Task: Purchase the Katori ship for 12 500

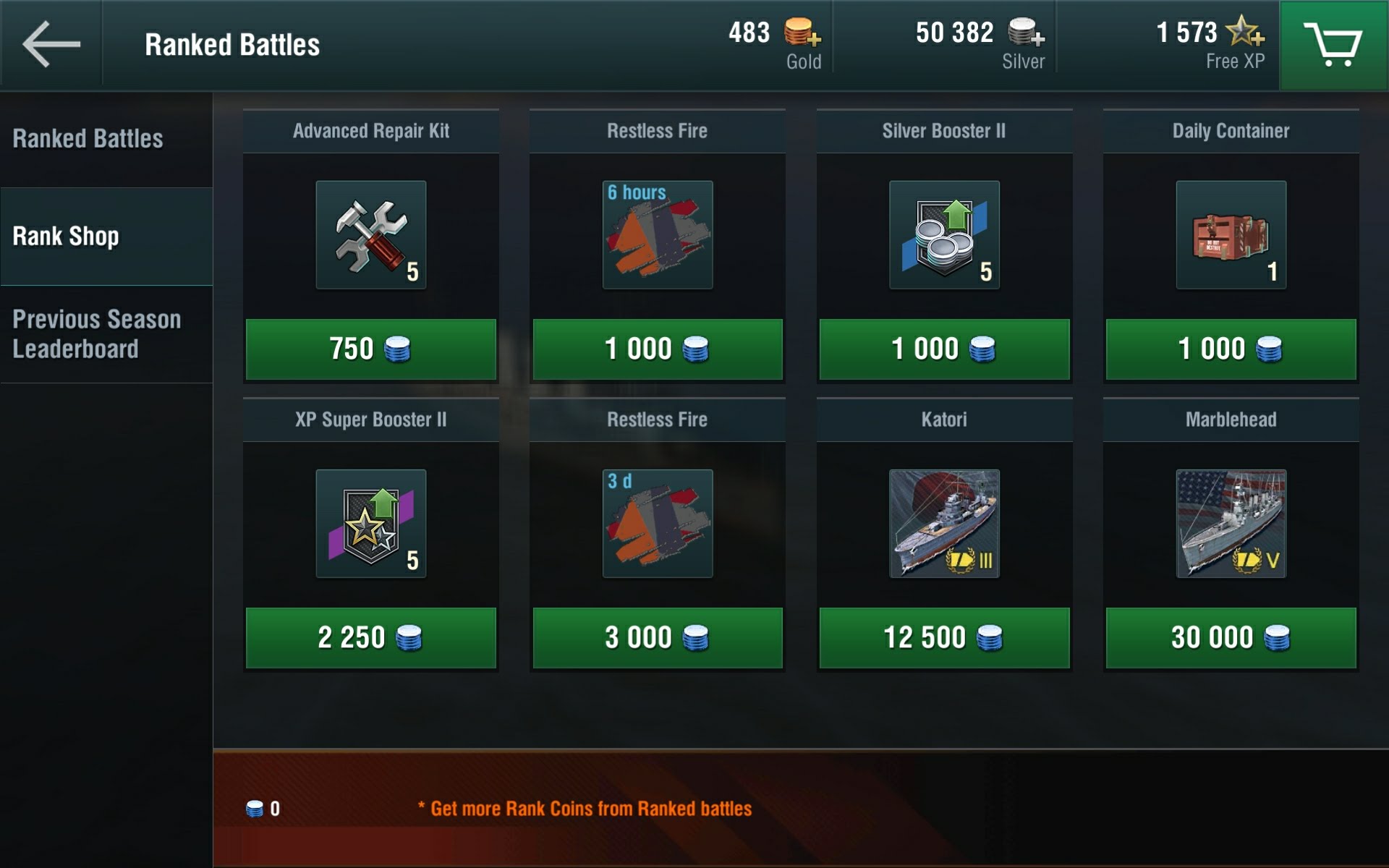Action: [944, 638]
